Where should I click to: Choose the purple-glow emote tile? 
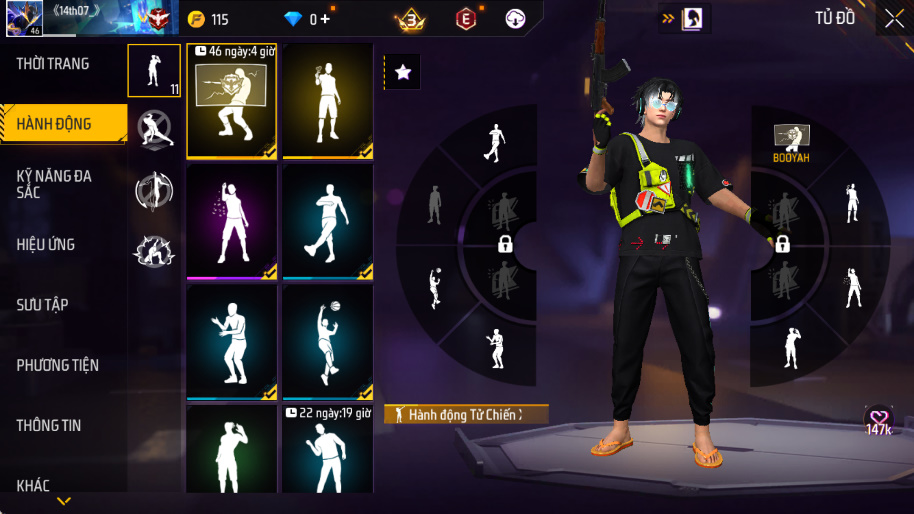[231, 222]
